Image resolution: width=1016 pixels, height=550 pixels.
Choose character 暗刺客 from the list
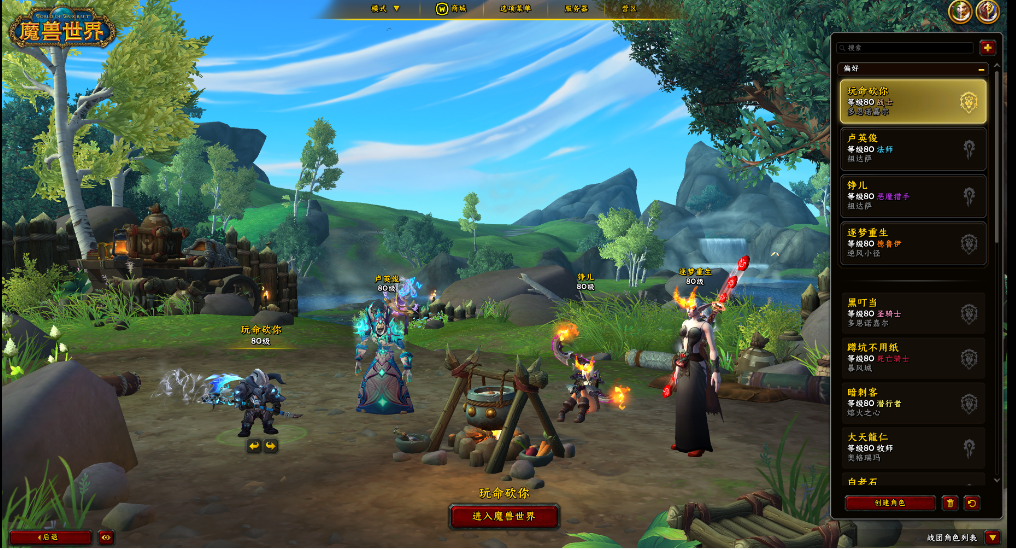pyautogui.click(x=912, y=402)
